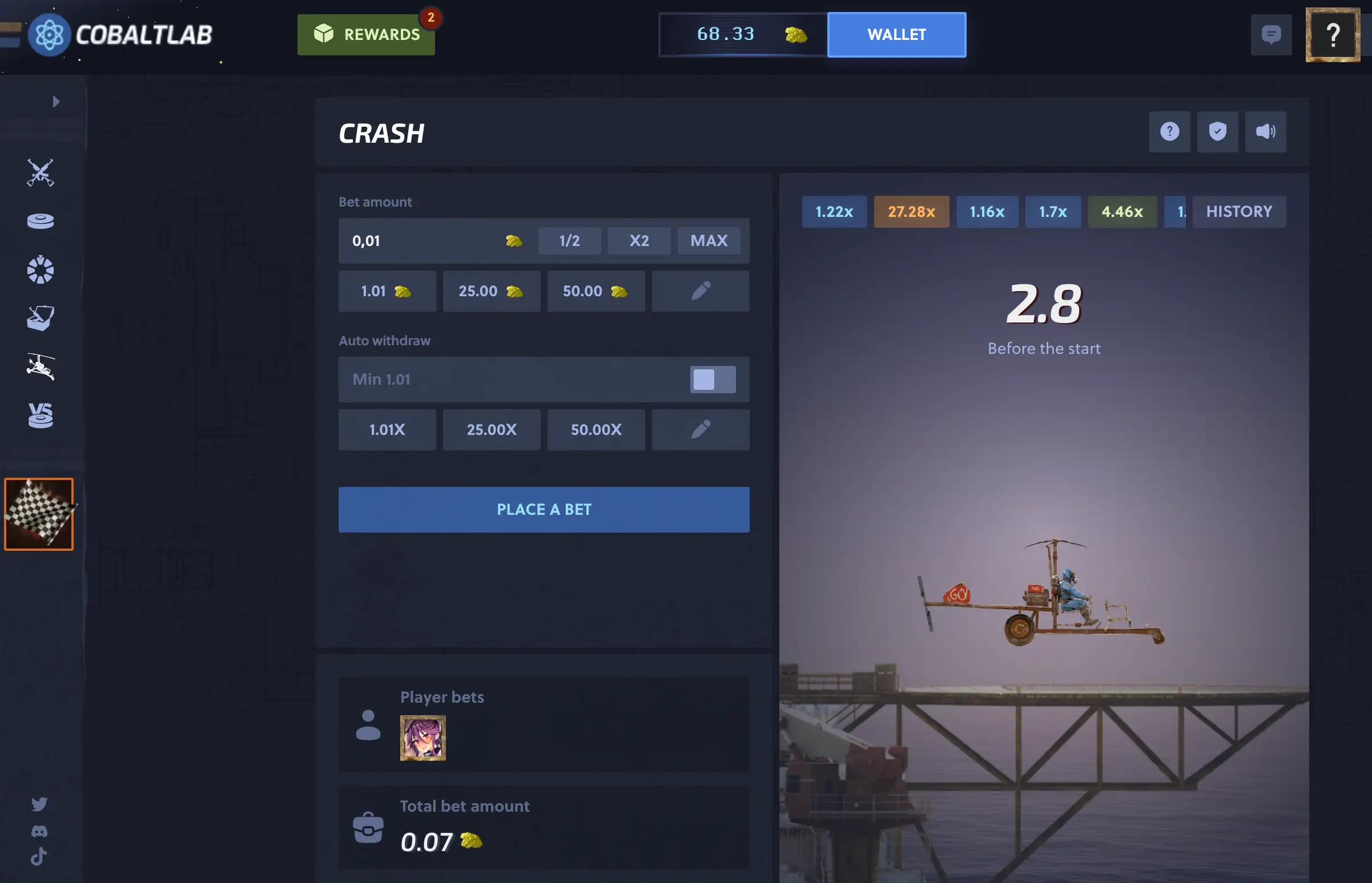The width and height of the screenshot is (1372, 883).
Task: Select the wheel of fortune game icon
Action: (x=41, y=268)
